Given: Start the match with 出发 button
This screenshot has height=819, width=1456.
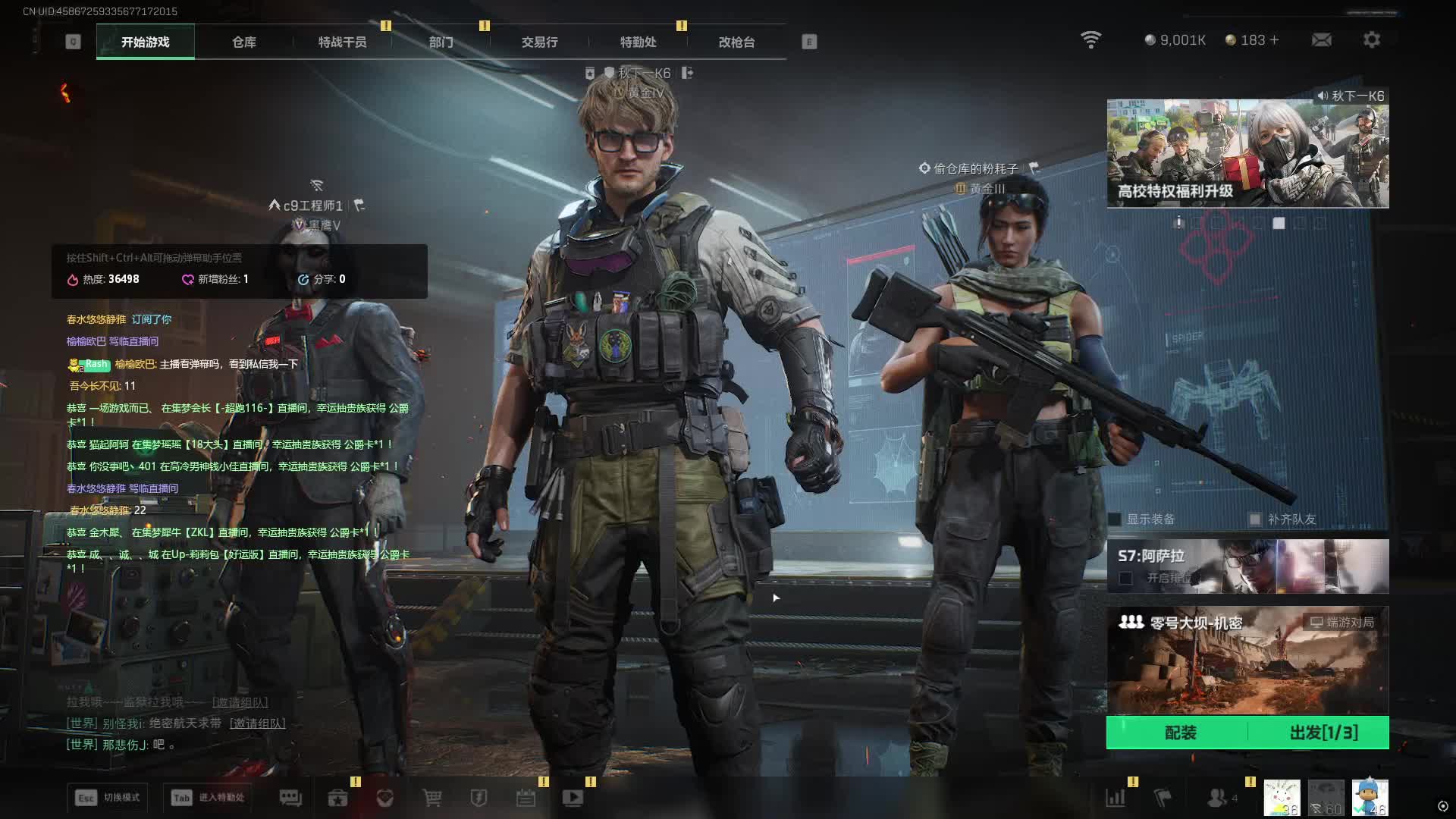Looking at the screenshot, I should [x=1323, y=733].
